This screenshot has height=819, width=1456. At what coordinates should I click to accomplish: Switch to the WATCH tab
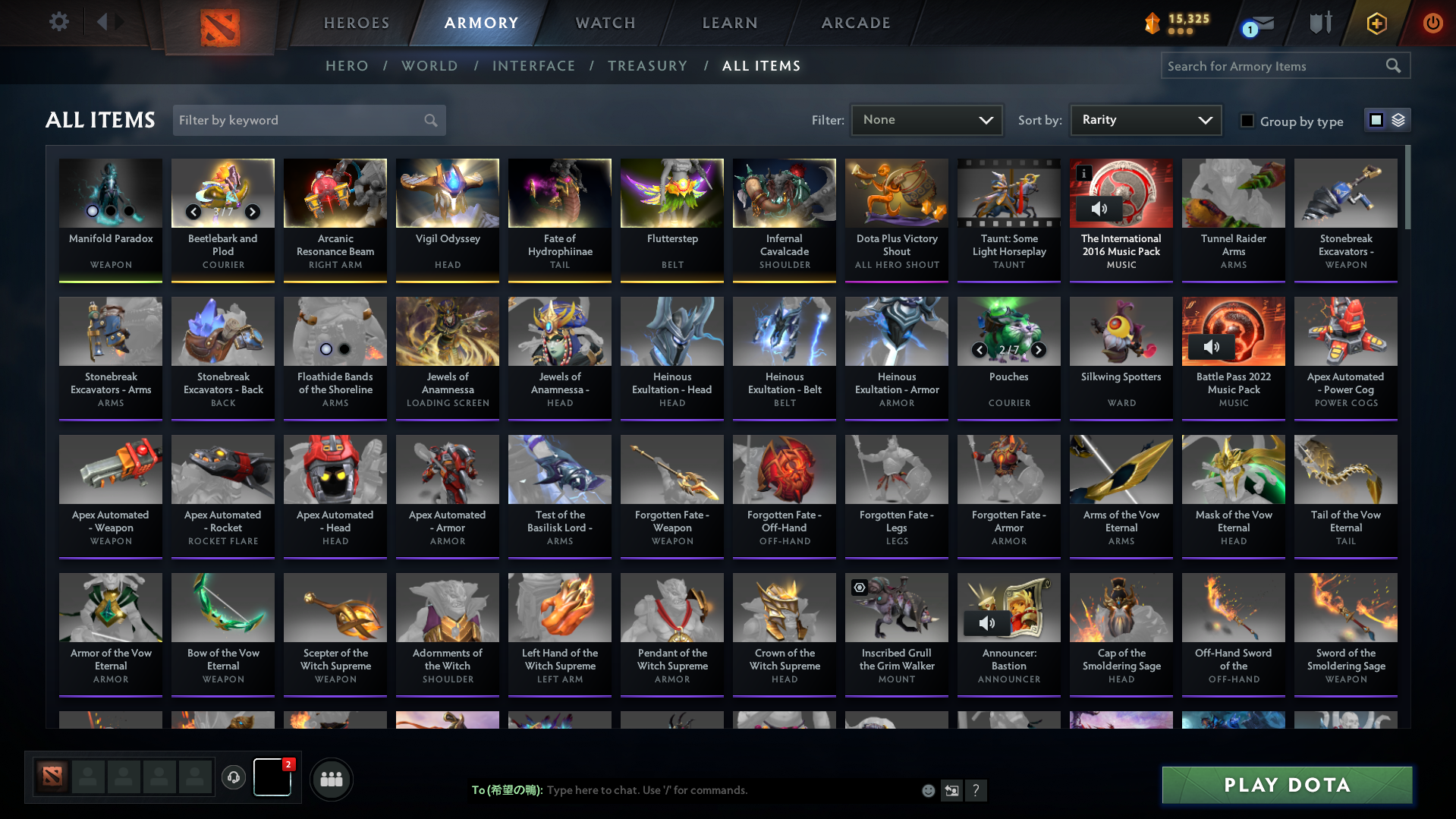click(605, 23)
